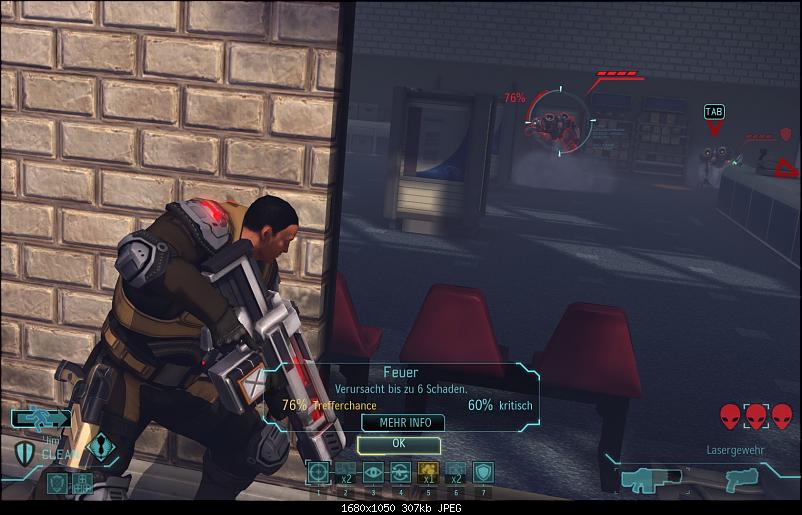Click the bracketed middle alien head
The width and height of the screenshot is (802, 515).
pos(756,416)
